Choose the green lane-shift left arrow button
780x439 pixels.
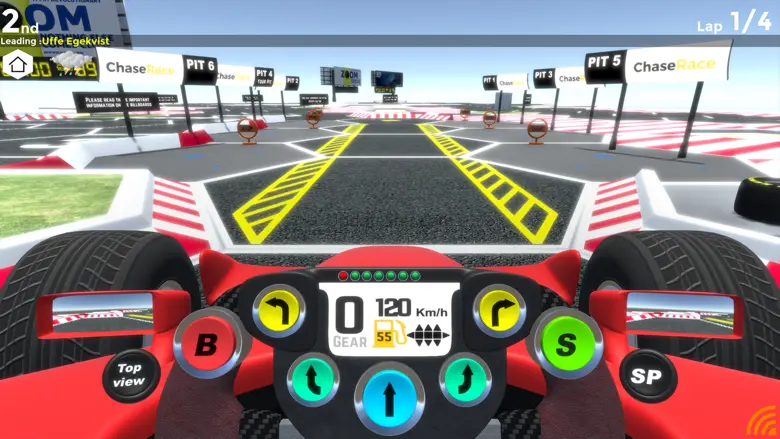pyautogui.click(x=313, y=380)
